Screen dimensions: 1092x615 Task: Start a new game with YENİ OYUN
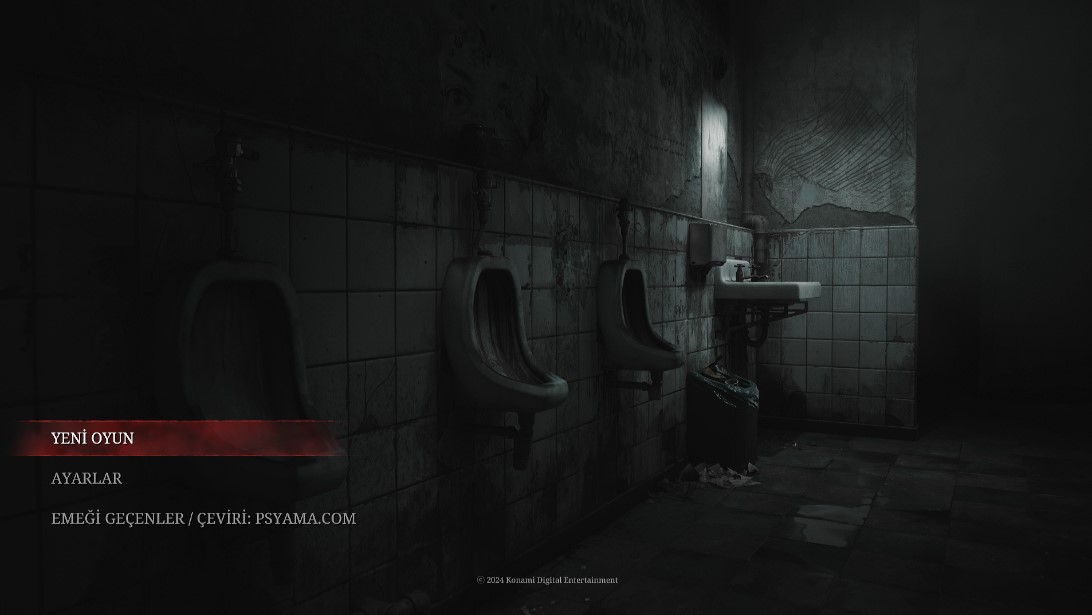[x=93, y=438]
